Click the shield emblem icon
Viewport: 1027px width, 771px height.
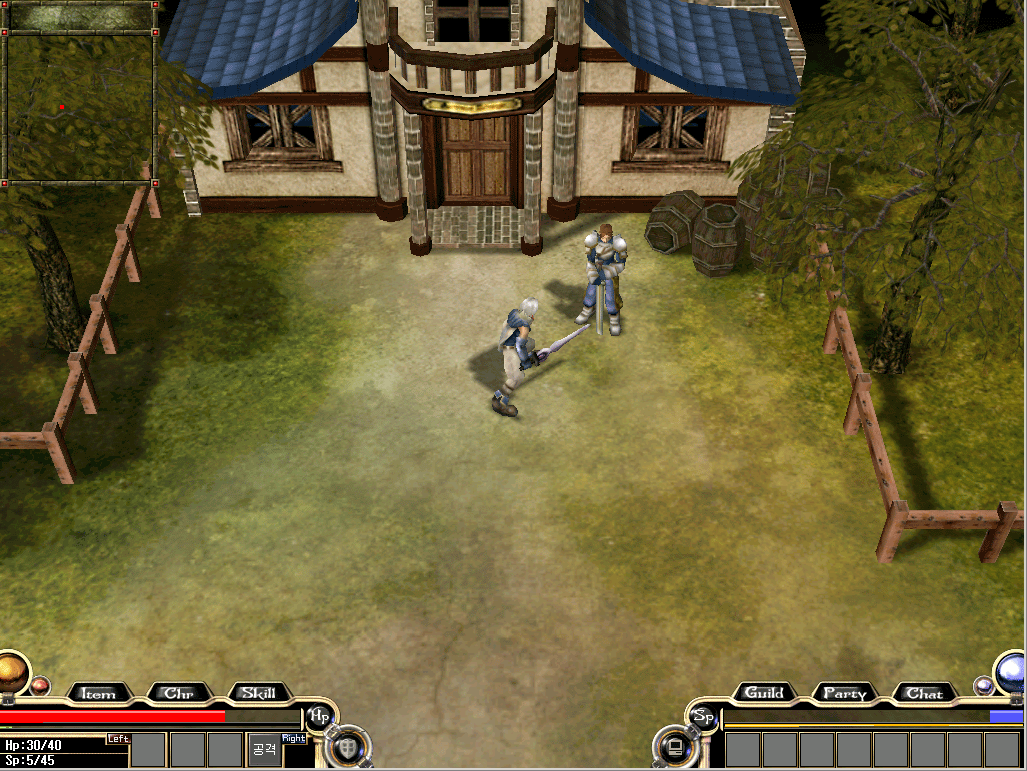coord(348,746)
